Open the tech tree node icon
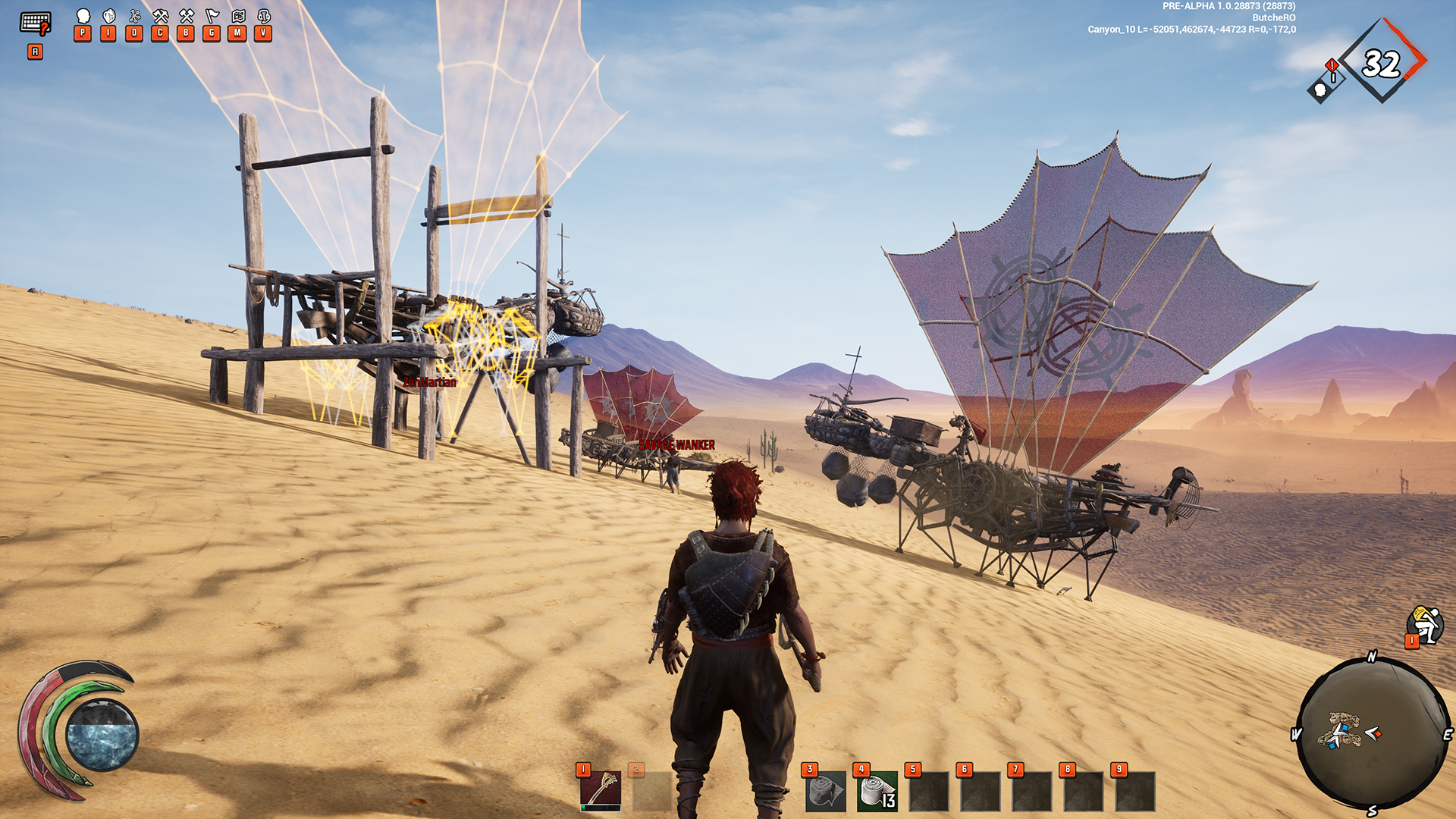The height and width of the screenshot is (819, 1456). click(x=135, y=17)
